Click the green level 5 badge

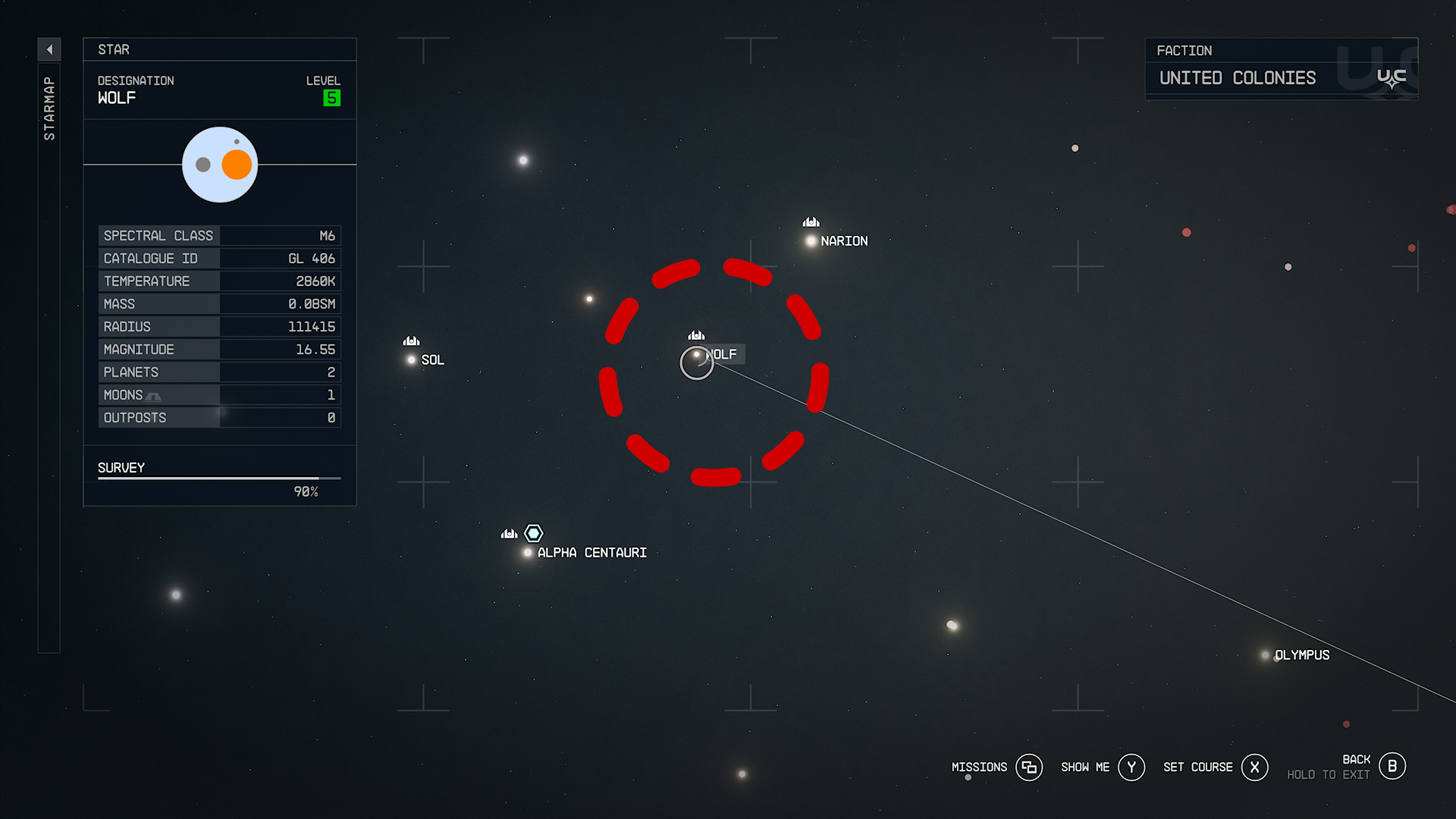coord(331,97)
